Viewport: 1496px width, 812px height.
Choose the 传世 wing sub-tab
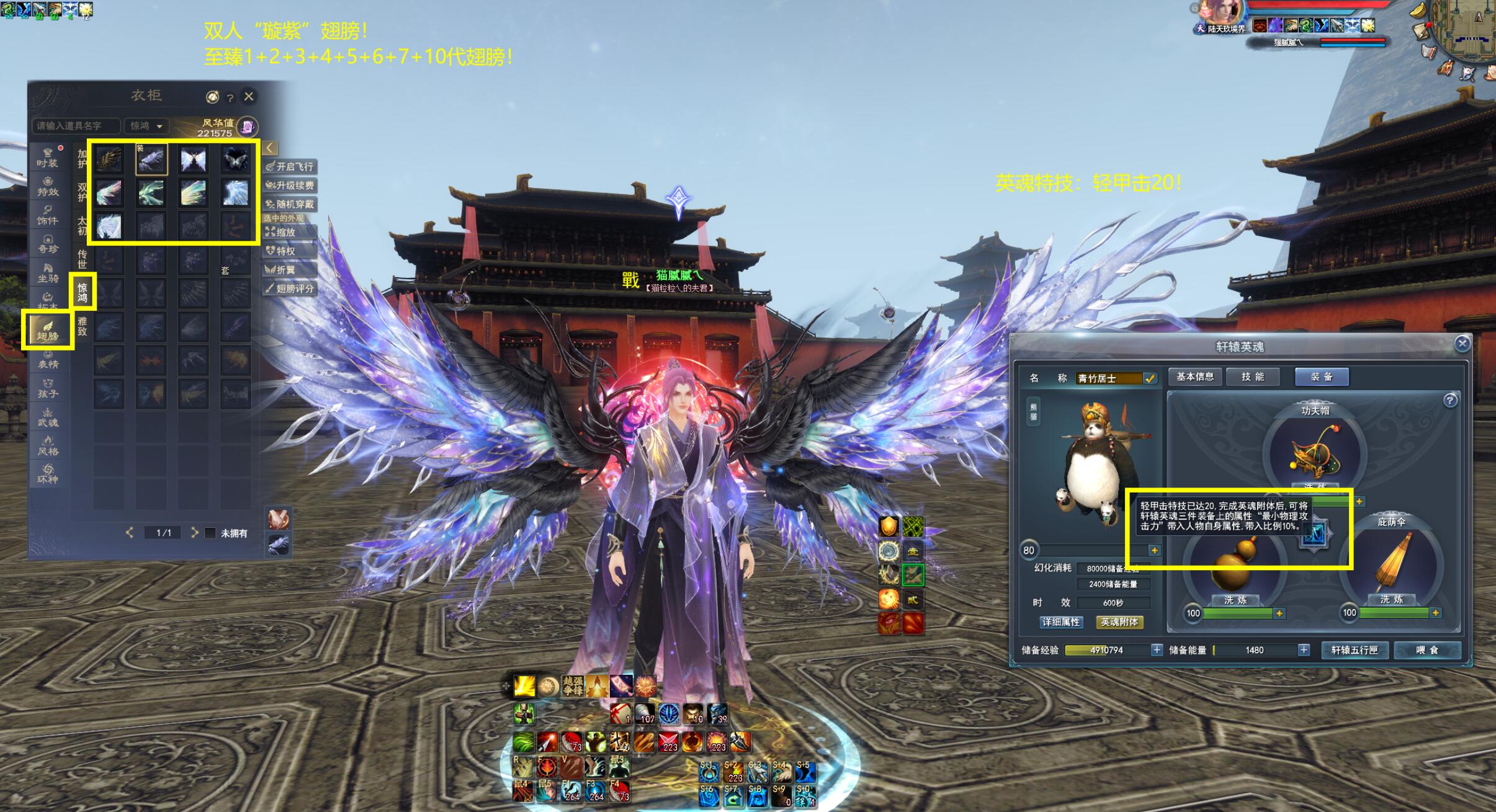(82, 259)
